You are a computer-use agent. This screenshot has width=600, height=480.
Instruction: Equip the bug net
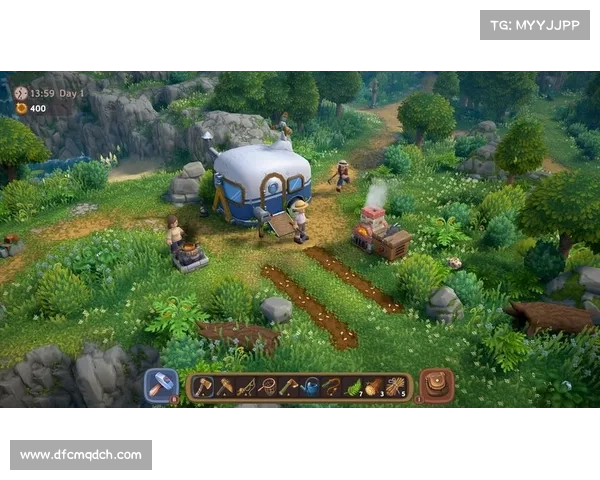[266, 387]
